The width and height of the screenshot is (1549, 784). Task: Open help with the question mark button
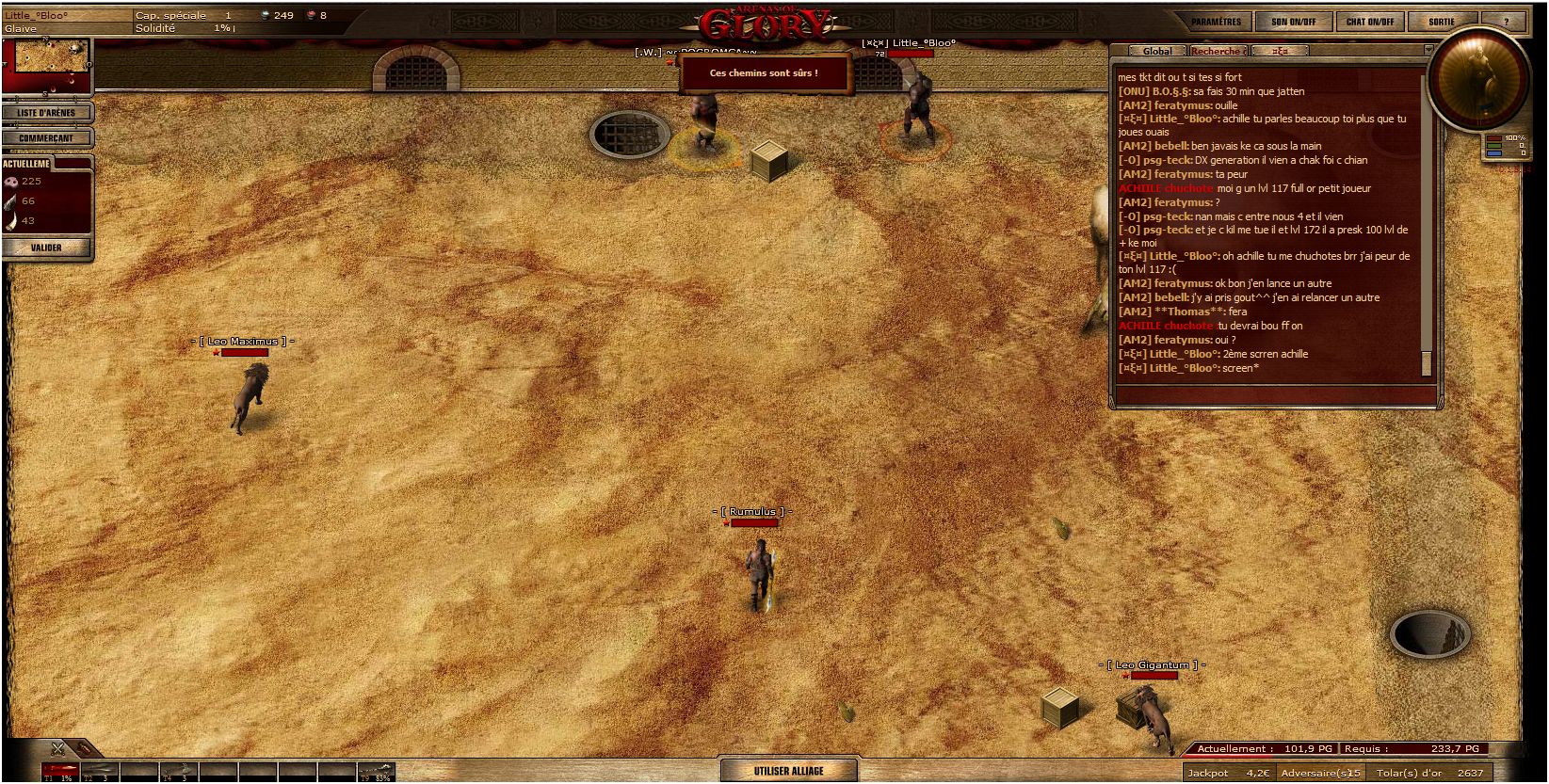[x=1506, y=22]
